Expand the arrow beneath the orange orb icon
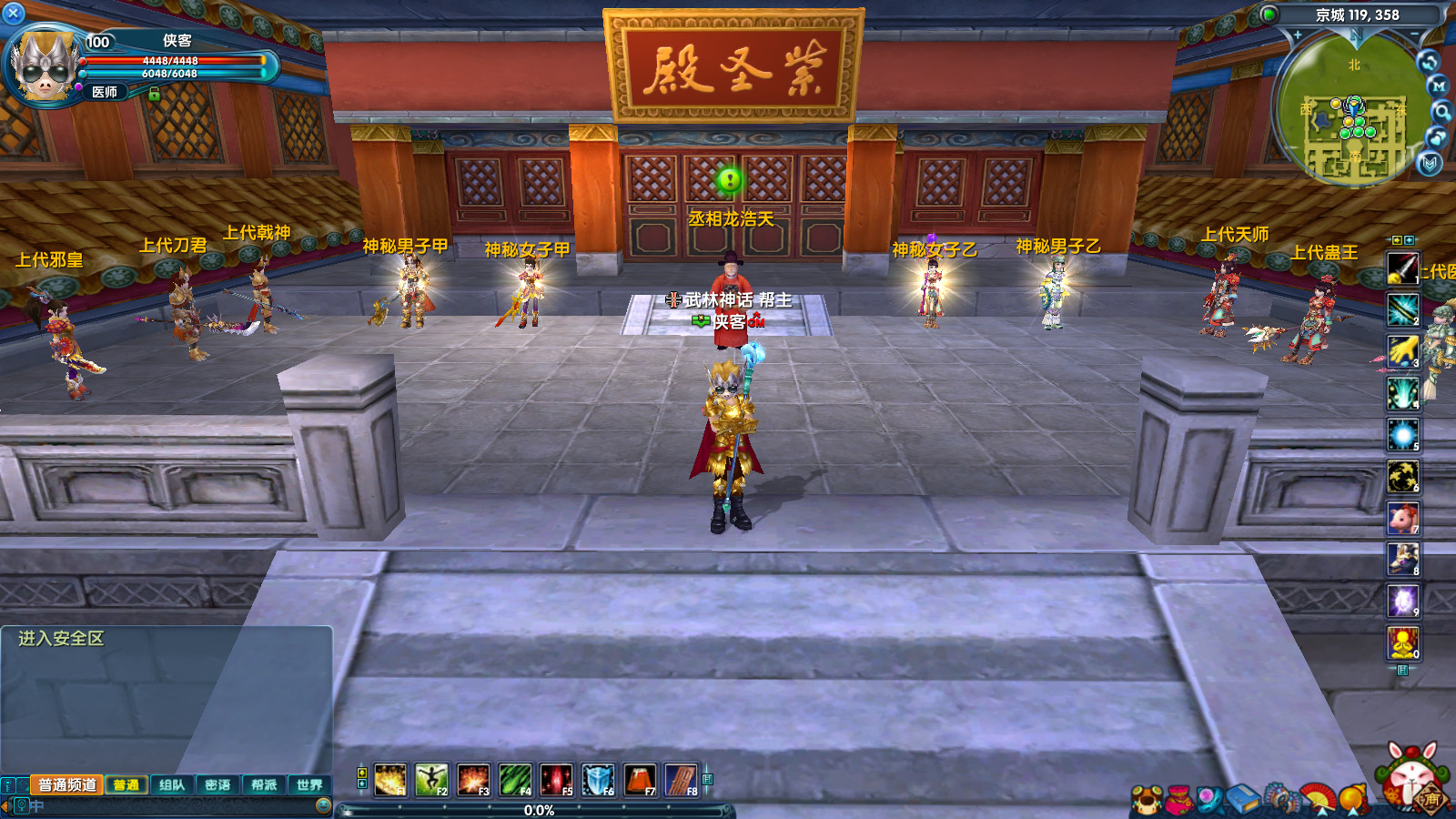Screen dimensions: 1456x819 coord(1353,813)
